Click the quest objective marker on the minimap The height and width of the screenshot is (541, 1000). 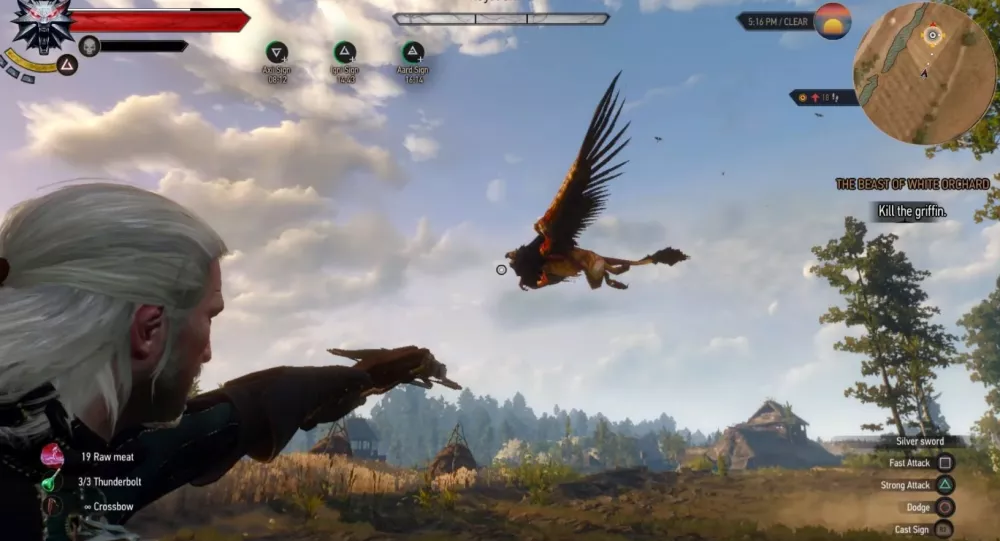932,35
